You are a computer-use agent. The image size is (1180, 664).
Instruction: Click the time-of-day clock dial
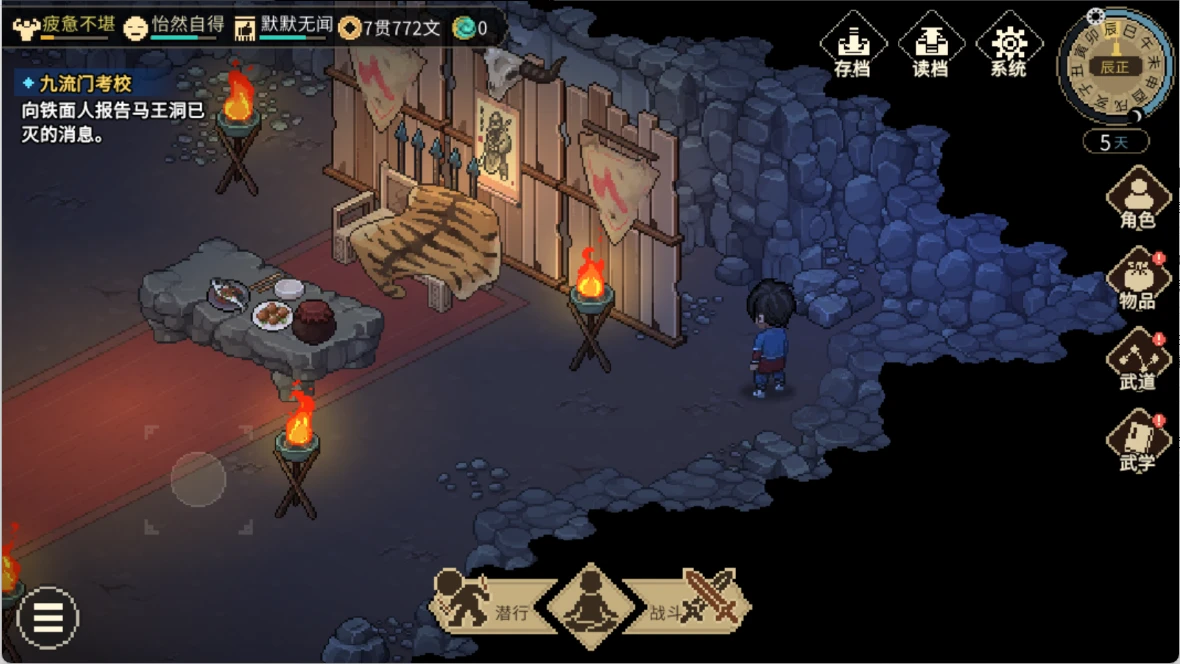(1114, 67)
